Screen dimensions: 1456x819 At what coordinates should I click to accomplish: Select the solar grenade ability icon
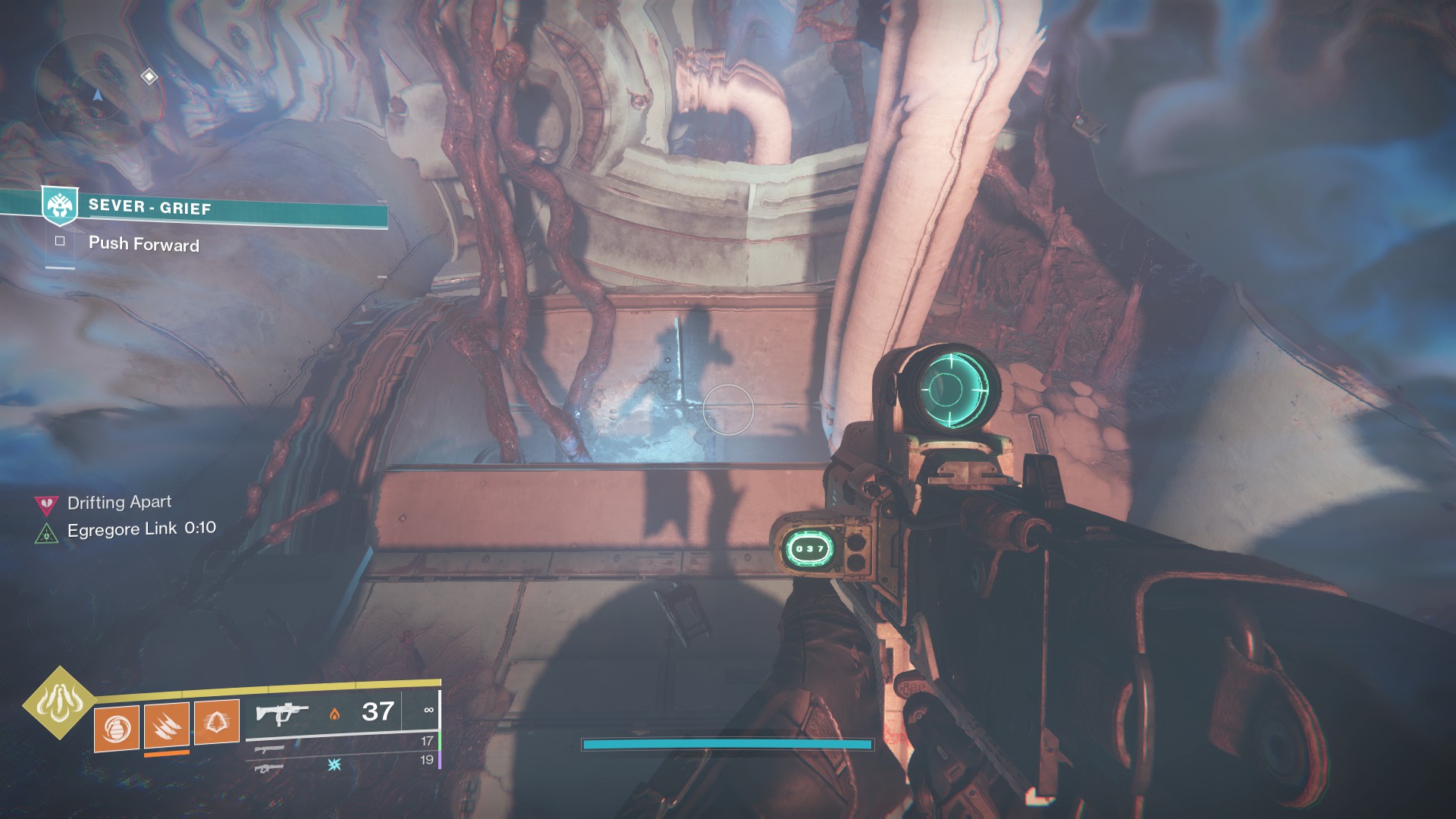click(x=117, y=729)
